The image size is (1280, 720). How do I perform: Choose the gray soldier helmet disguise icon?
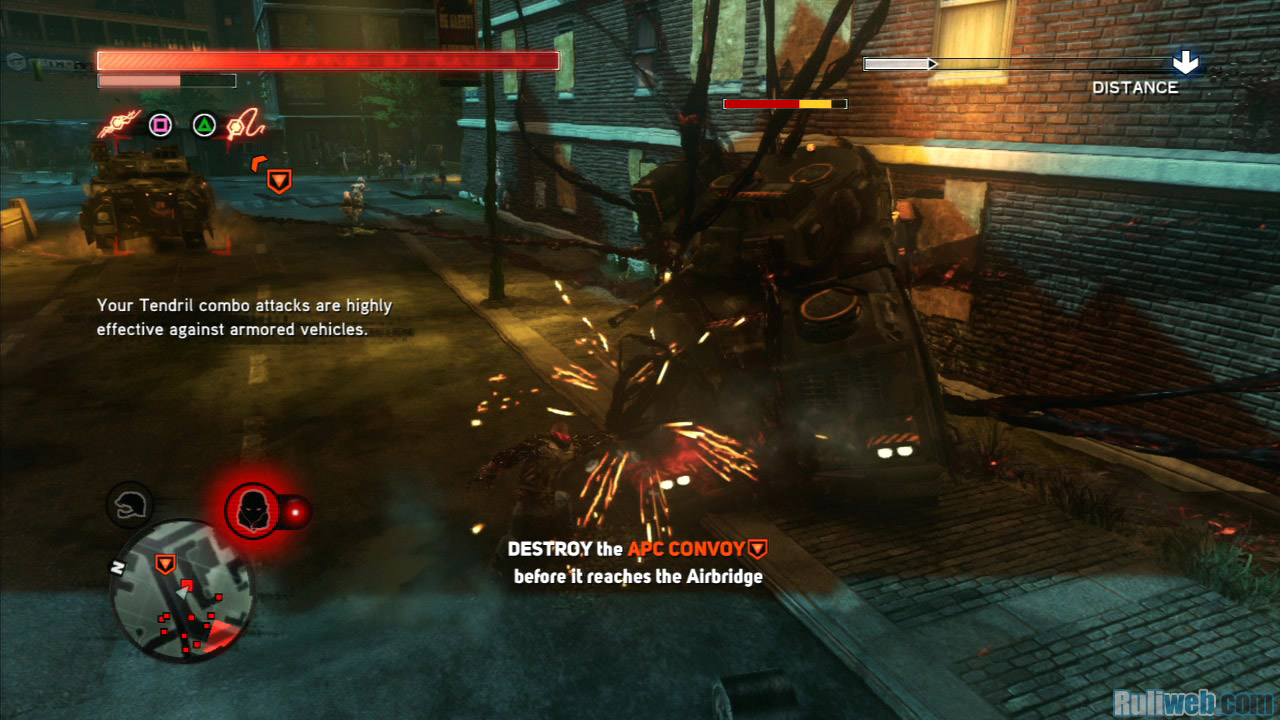pos(129,504)
